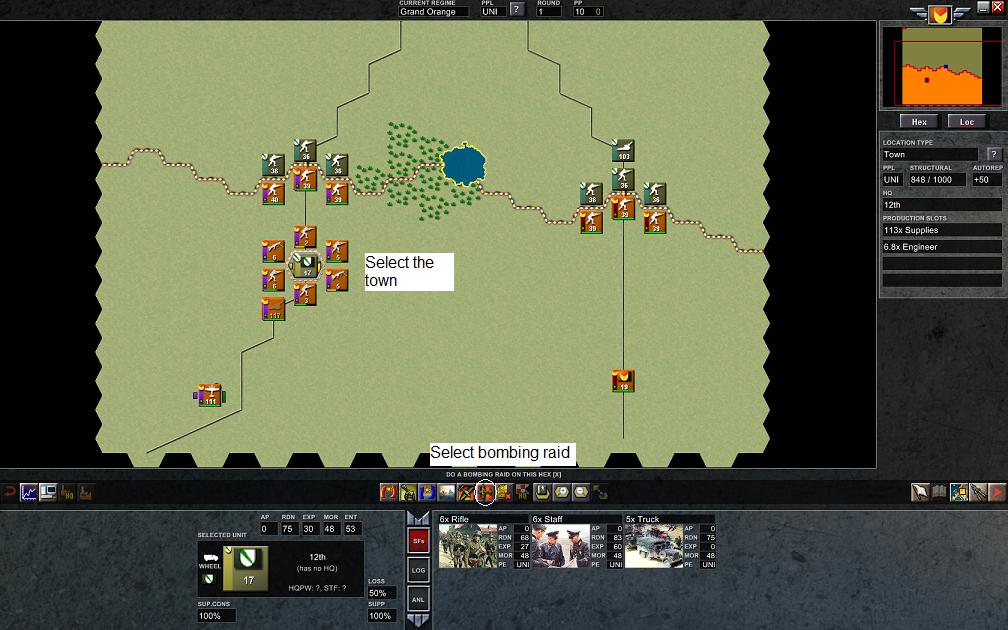1008x630 pixels.
Task: Open location type help question mark
Action: pyautogui.click(x=993, y=154)
